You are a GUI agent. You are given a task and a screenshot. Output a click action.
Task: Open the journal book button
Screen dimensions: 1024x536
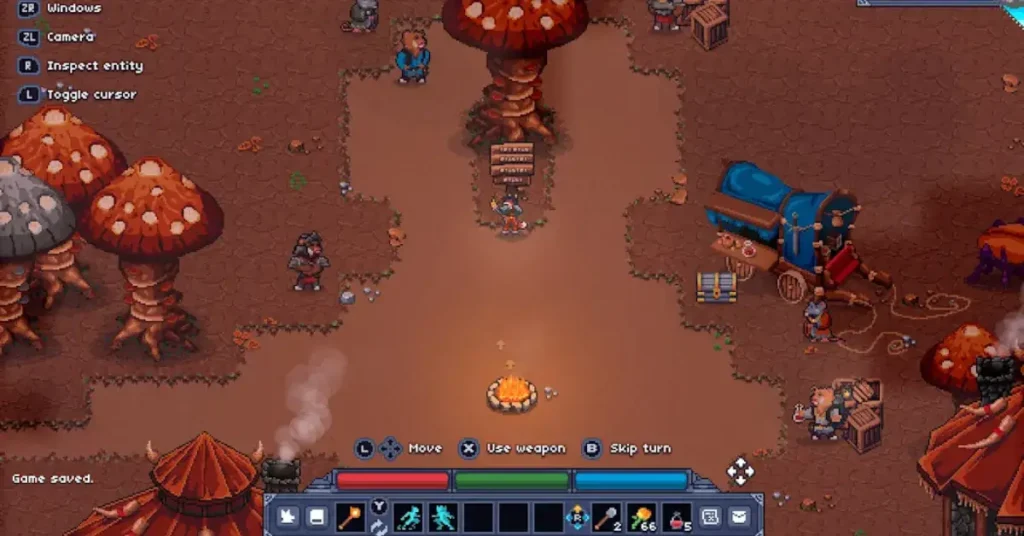(316, 517)
